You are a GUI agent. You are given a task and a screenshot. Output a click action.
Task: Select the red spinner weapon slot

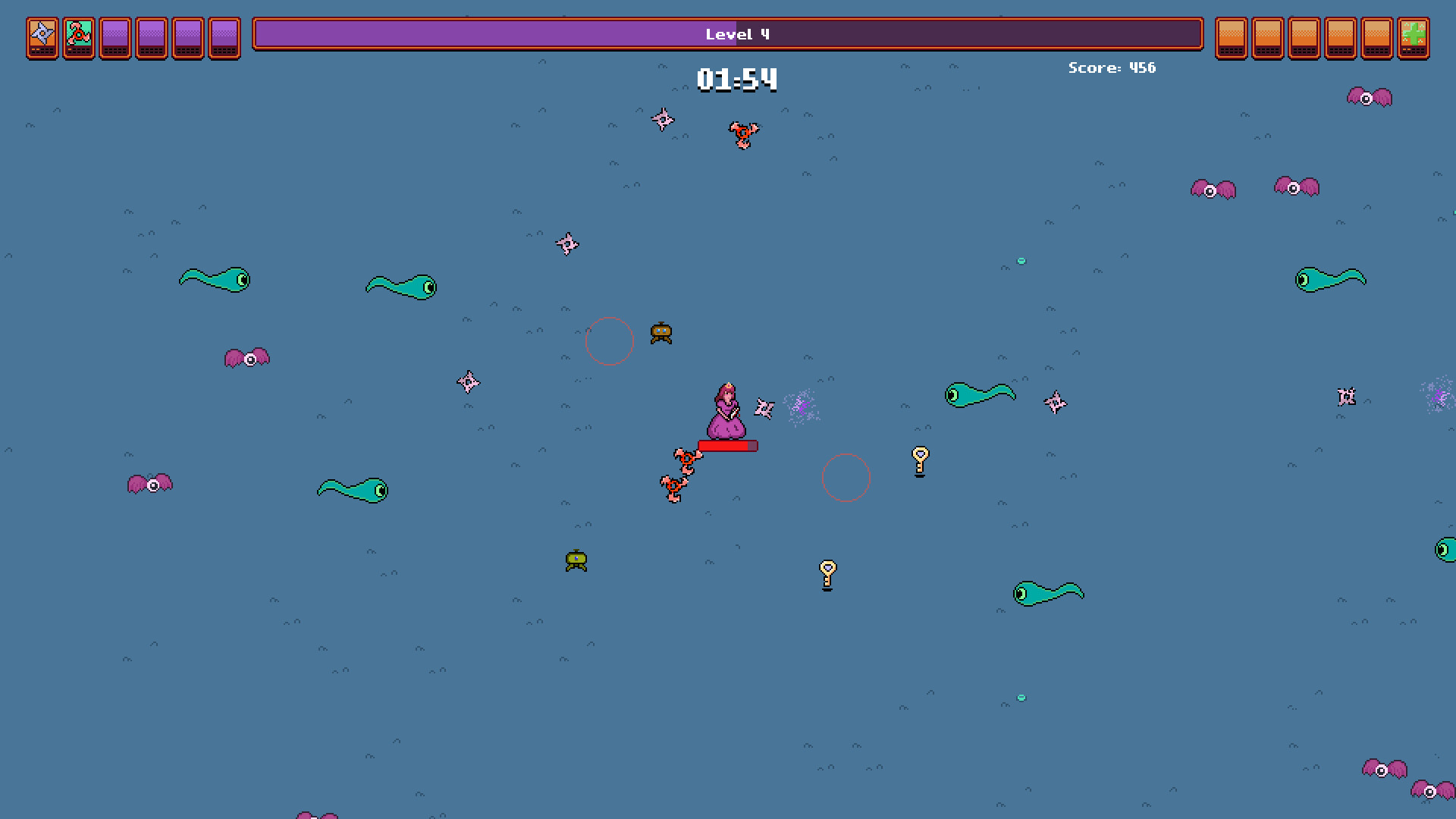point(78,38)
